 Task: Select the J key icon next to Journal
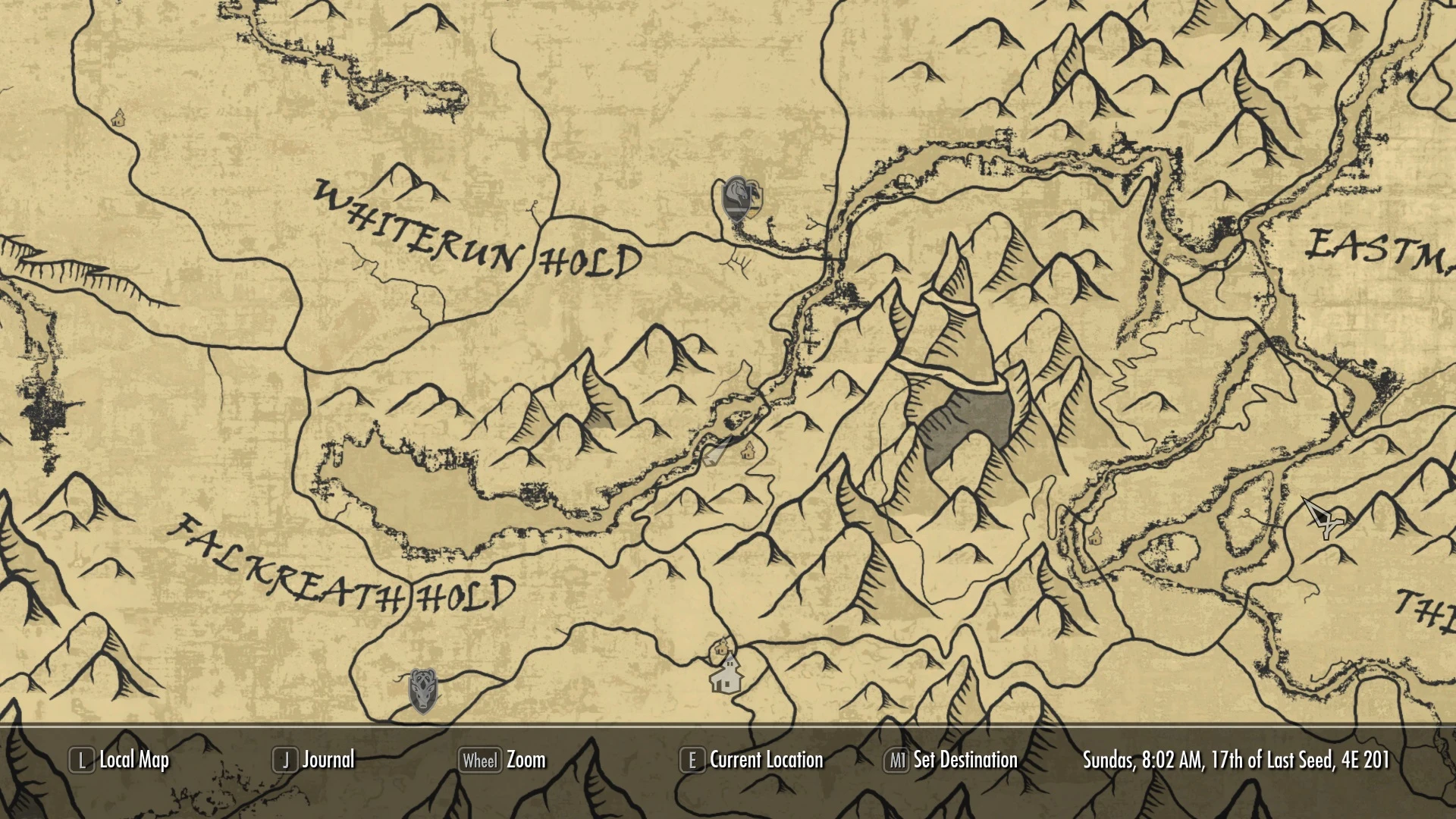pyautogui.click(x=284, y=760)
